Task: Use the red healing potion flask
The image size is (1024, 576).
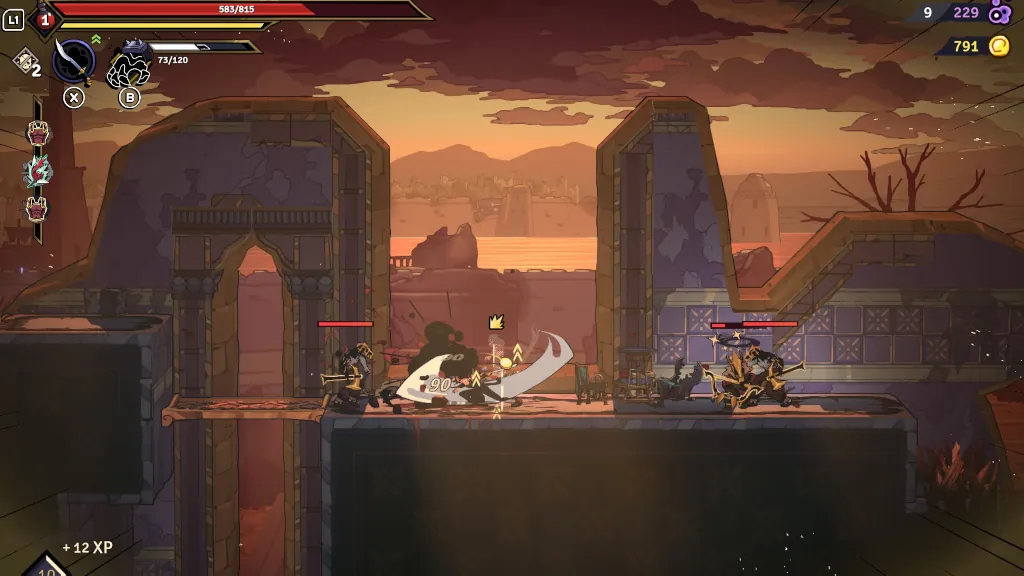Action: [44, 16]
